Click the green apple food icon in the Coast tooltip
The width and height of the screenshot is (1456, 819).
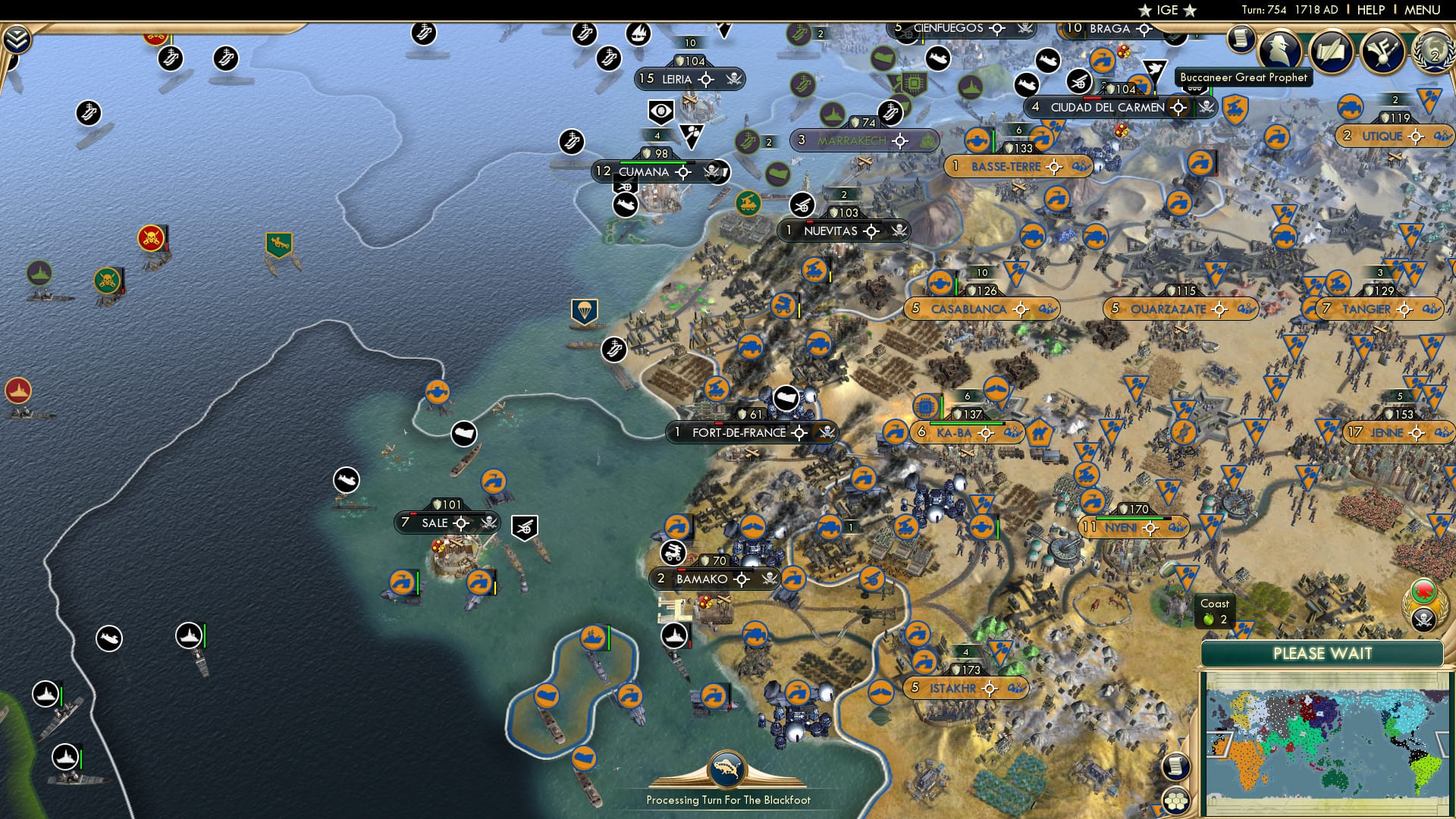1208,618
